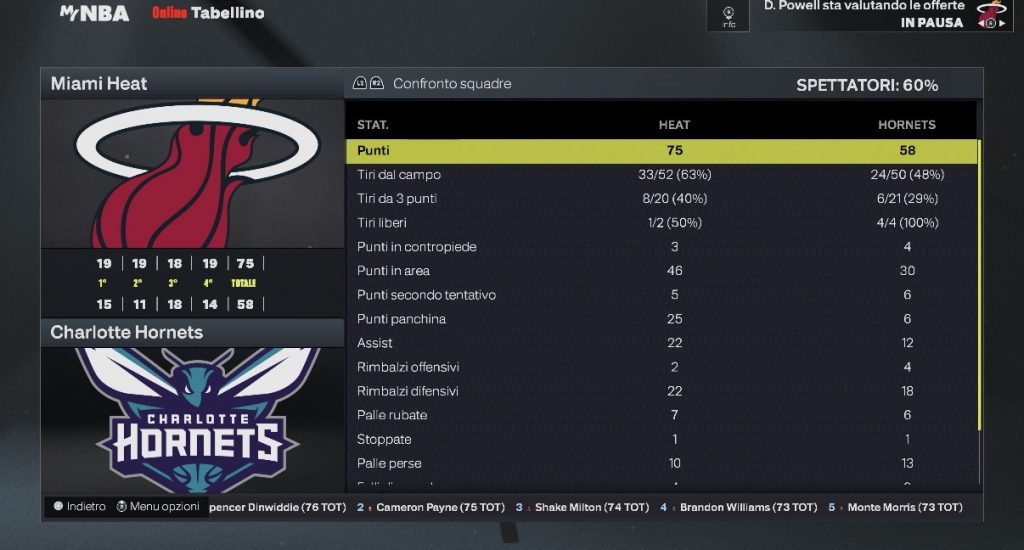1024x550 pixels.
Task: Click the Charlotte Hornets team logo
Action: [x=192, y=420]
